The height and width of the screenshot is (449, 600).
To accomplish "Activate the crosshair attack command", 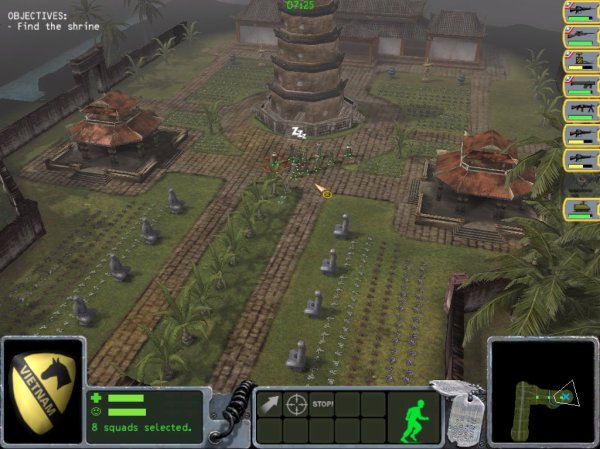I will coord(297,405).
